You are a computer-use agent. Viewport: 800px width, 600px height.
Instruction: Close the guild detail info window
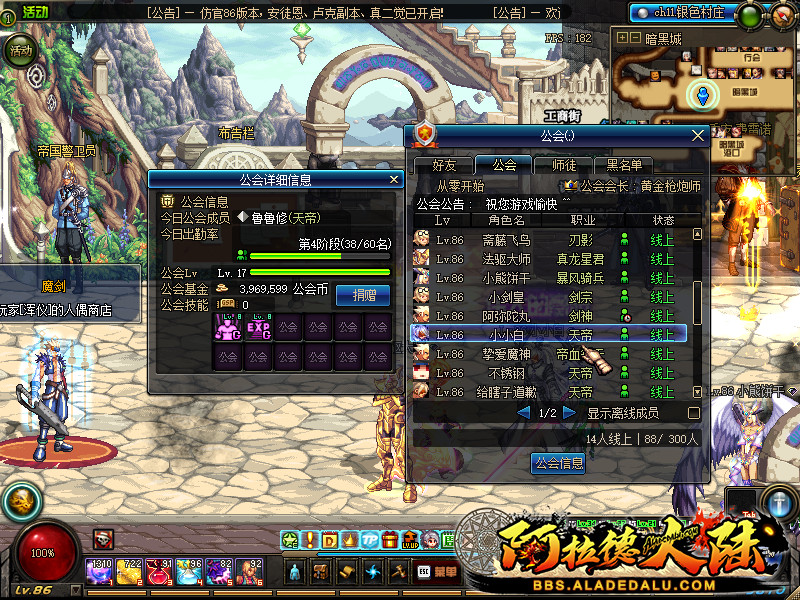(395, 180)
